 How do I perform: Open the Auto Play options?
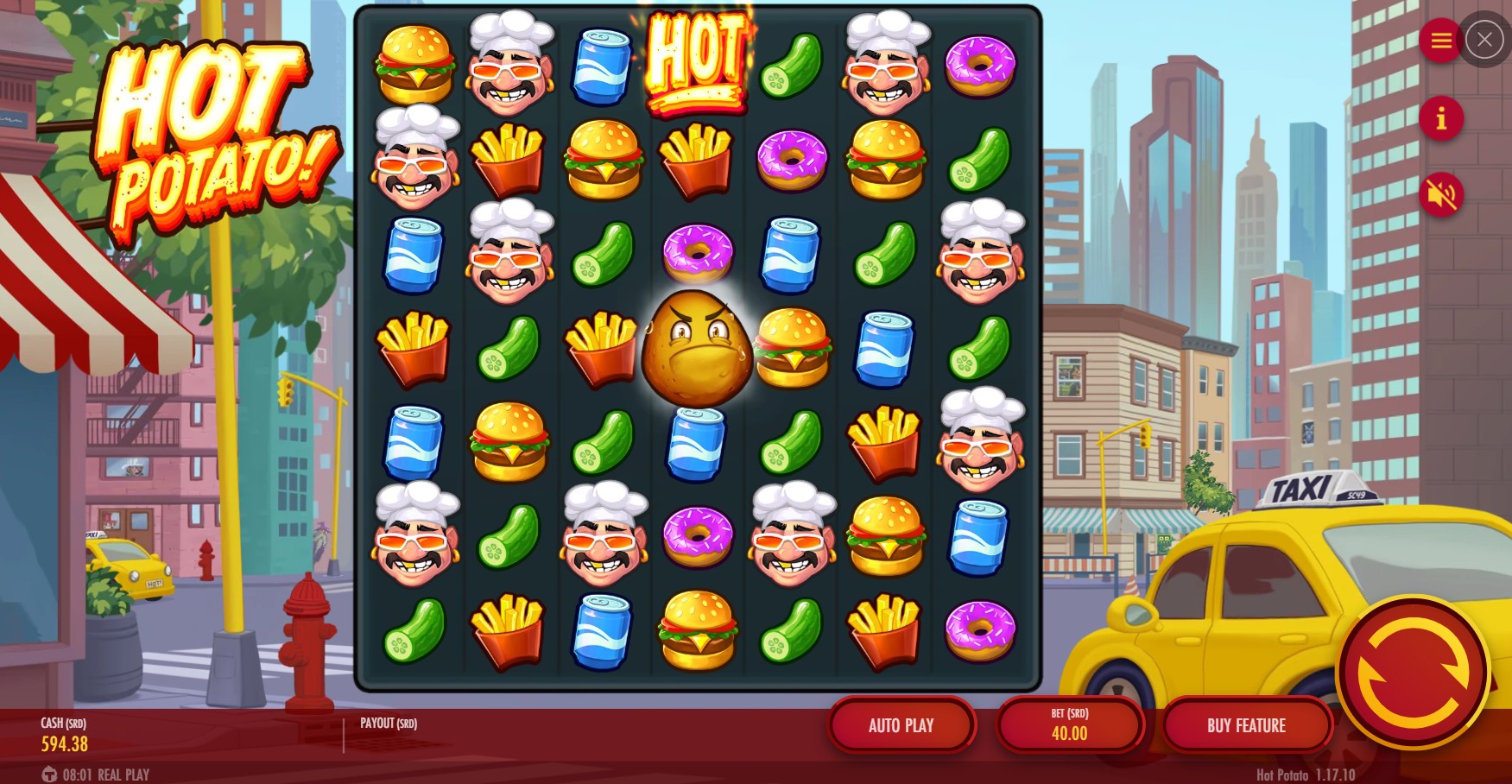pos(902,725)
